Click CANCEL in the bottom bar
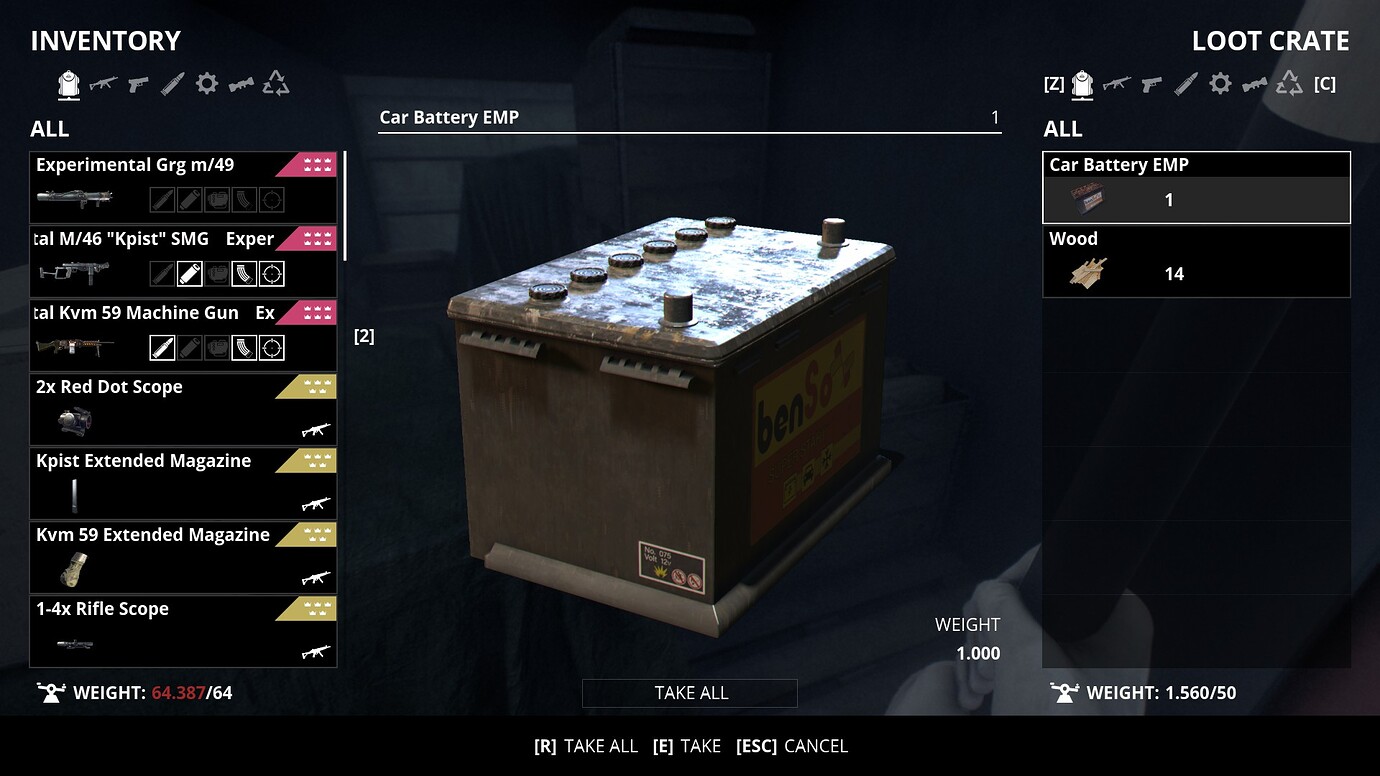This screenshot has height=776, width=1380. 815,745
